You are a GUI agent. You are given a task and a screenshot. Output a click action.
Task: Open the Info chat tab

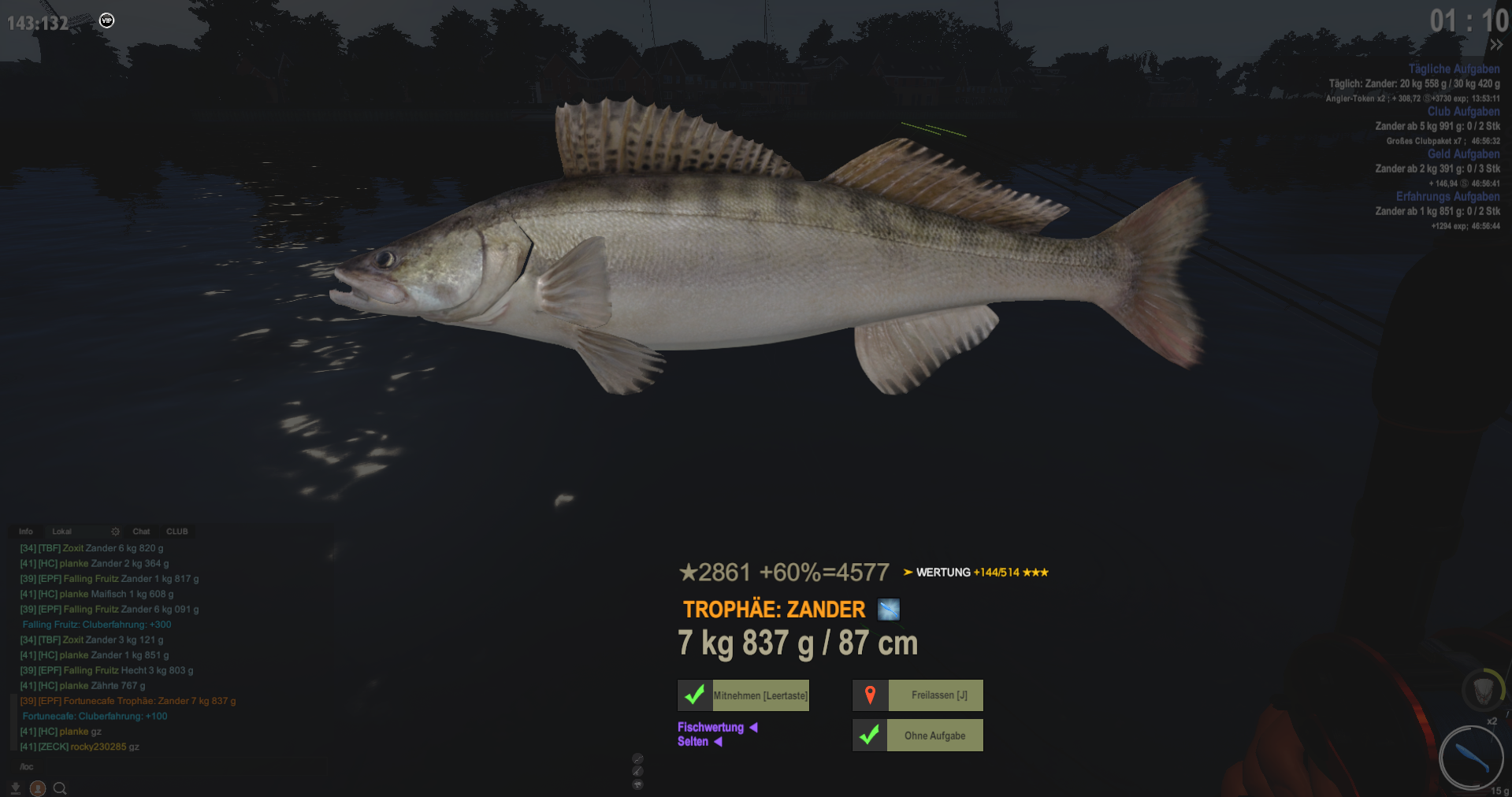click(26, 532)
